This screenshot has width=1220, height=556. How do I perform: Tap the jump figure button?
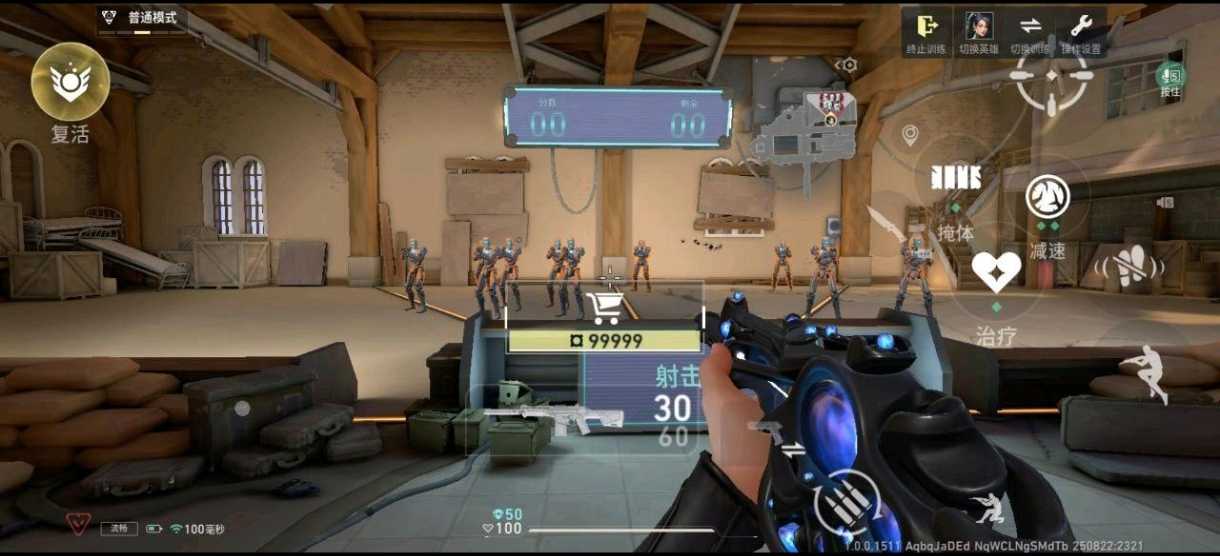point(1146,372)
